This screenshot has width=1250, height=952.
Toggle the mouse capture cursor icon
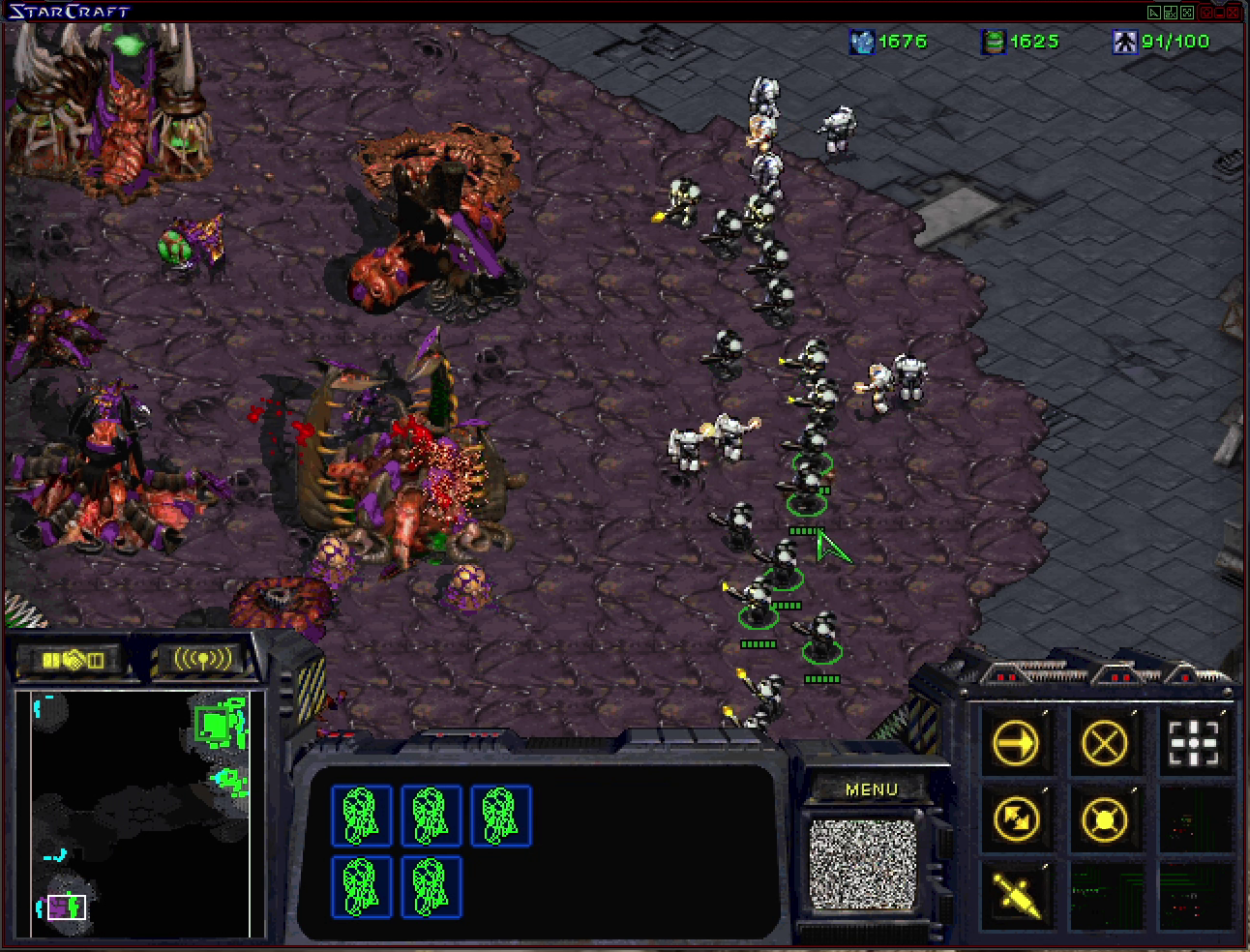(1154, 12)
